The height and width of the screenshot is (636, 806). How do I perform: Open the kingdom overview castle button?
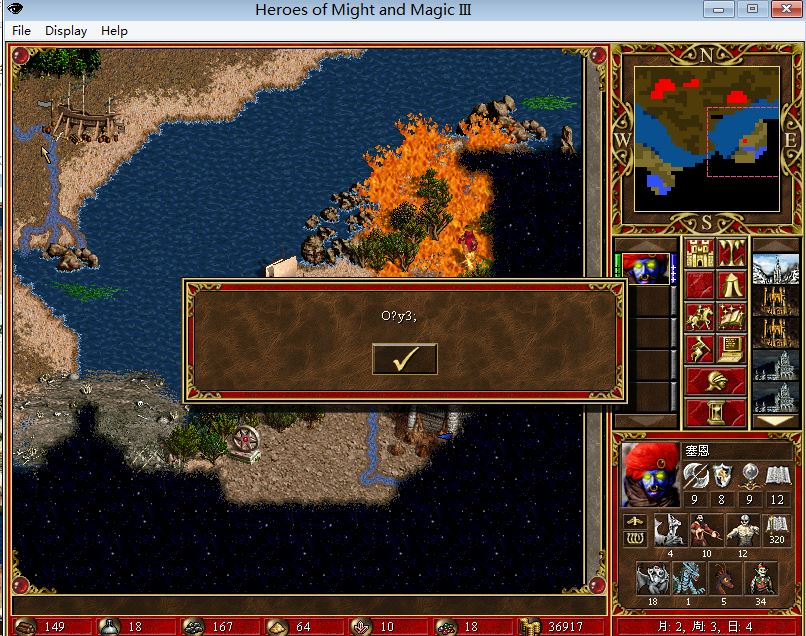[698, 254]
